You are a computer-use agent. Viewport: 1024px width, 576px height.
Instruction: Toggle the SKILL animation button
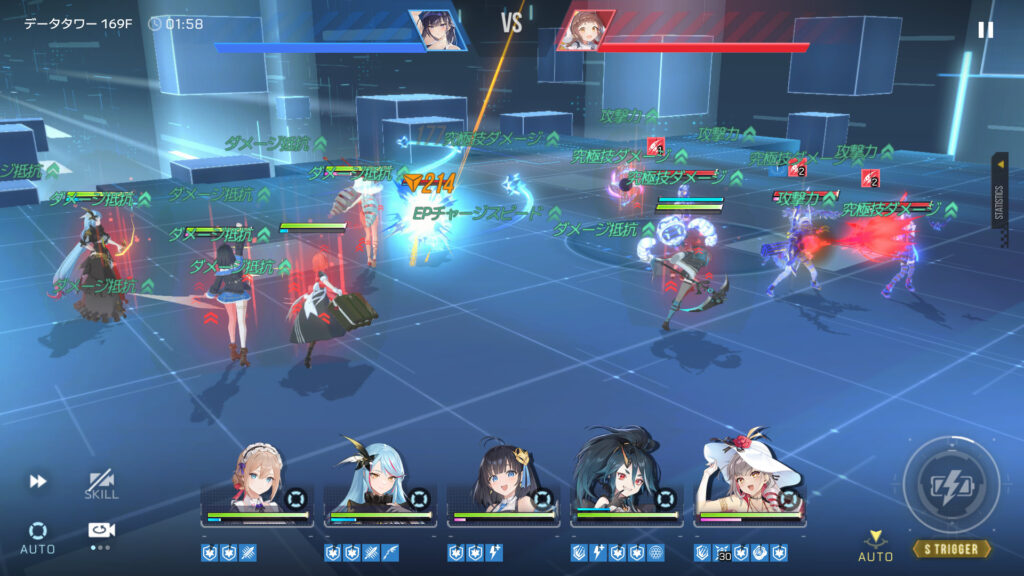pyautogui.click(x=101, y=484)
